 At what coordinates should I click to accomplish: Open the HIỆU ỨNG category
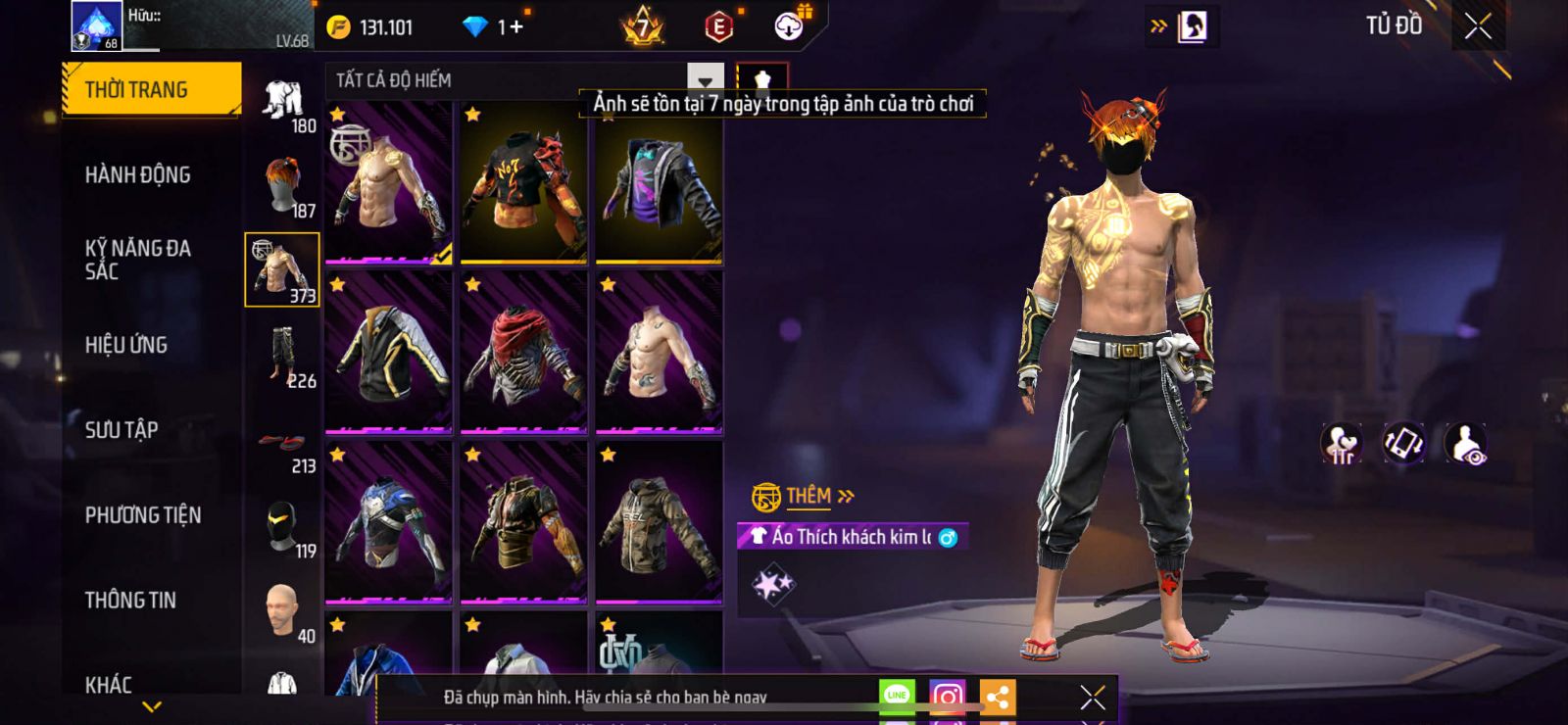(126, 345)
